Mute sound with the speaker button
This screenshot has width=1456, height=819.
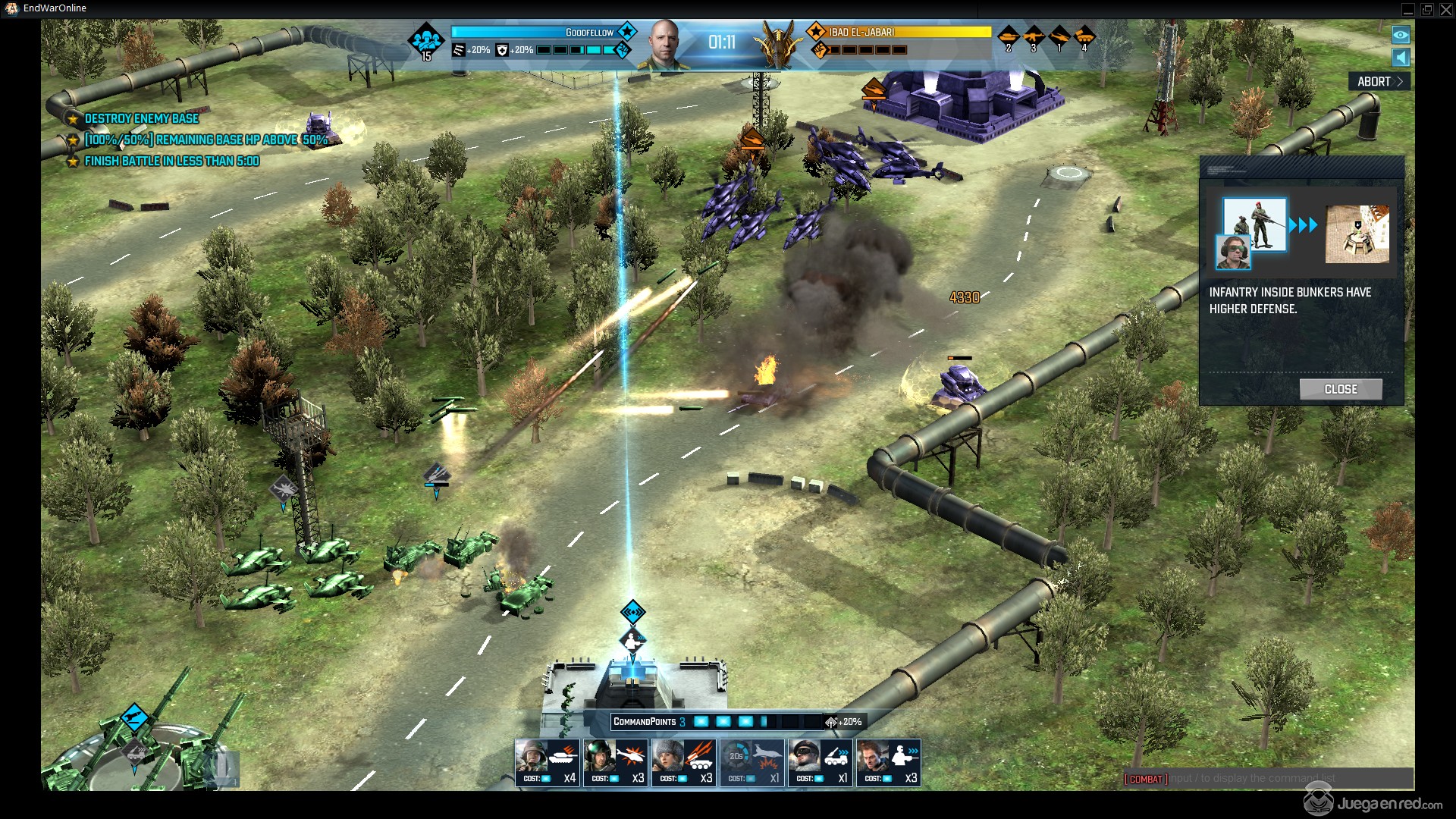[x=1401, y=58]
